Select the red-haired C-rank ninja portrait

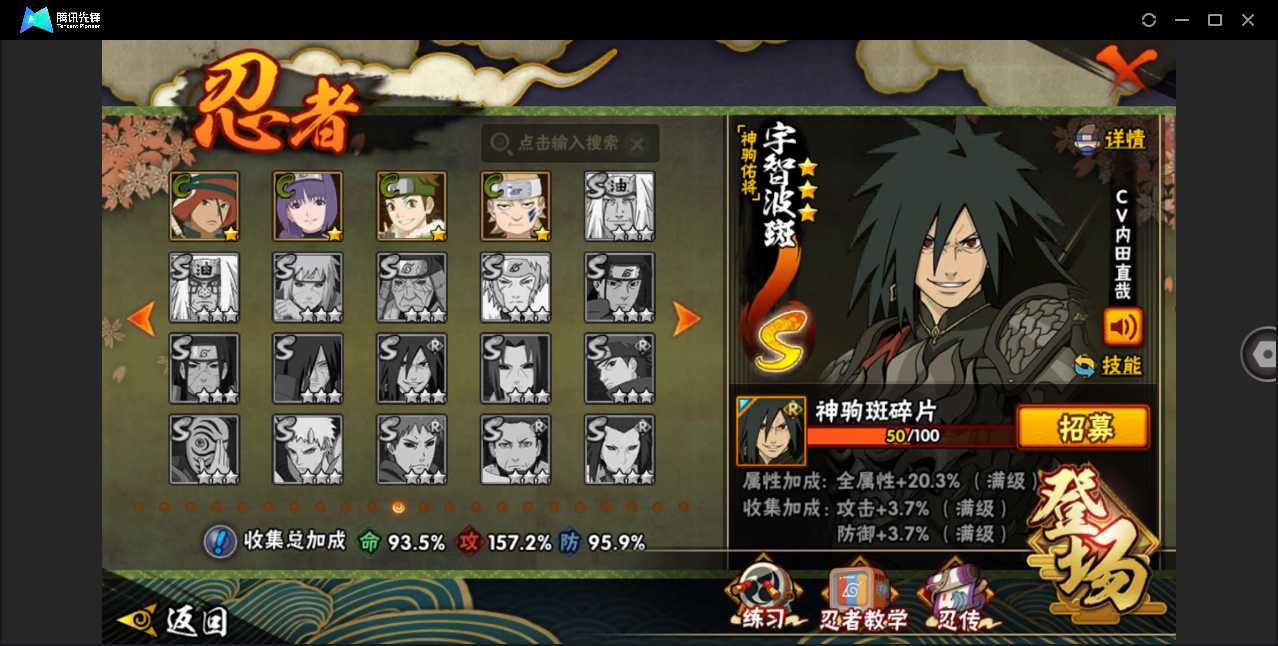(204, 206)
